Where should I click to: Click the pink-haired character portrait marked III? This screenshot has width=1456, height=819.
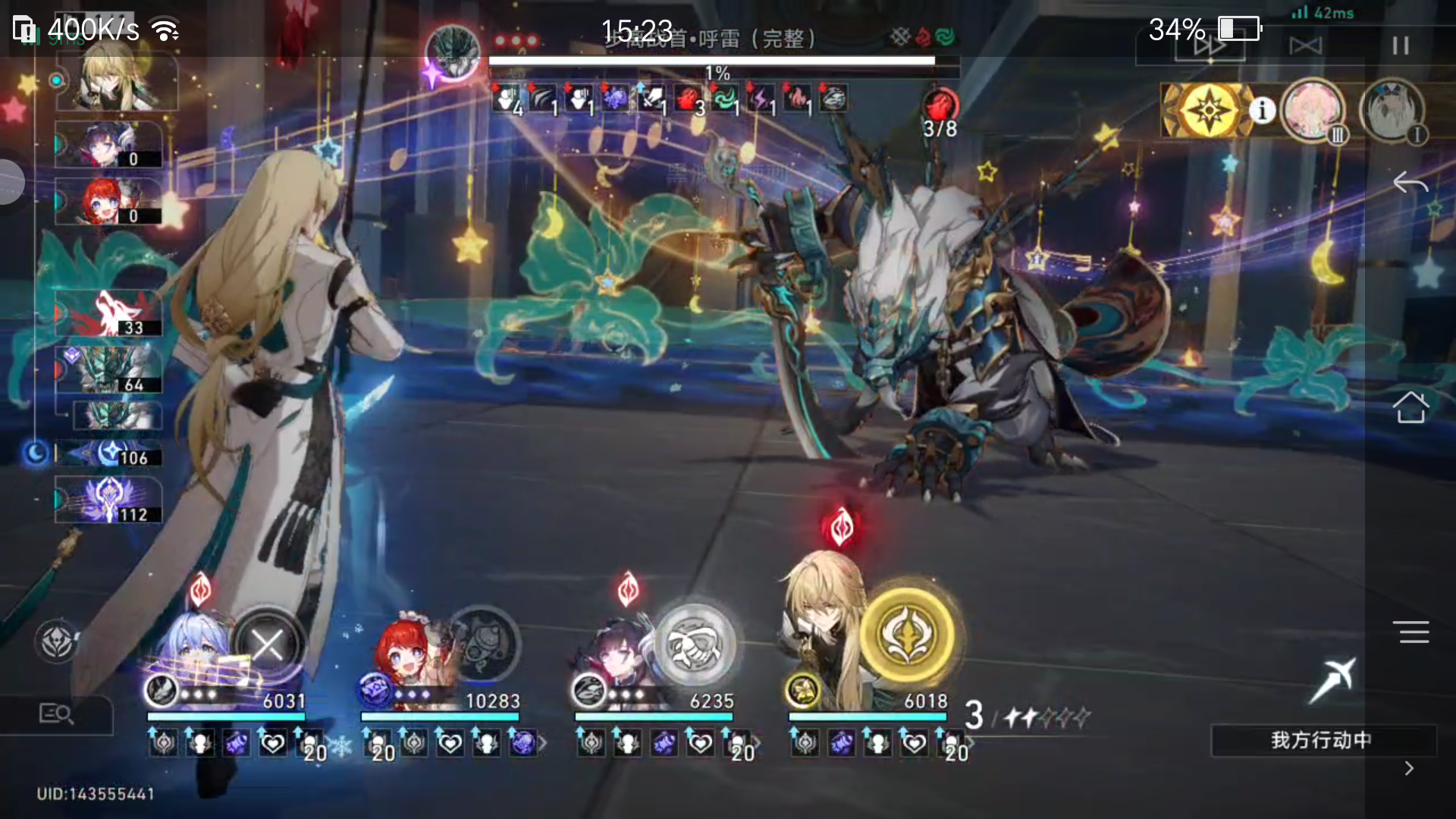pos(1313,111)
